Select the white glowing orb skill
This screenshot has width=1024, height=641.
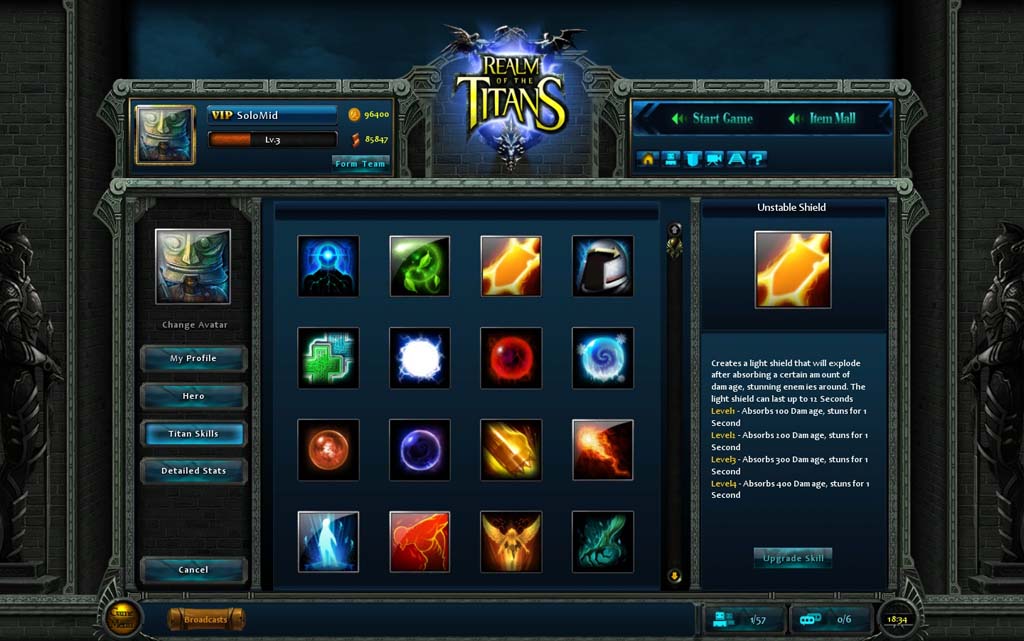click(x=419, y=358)
